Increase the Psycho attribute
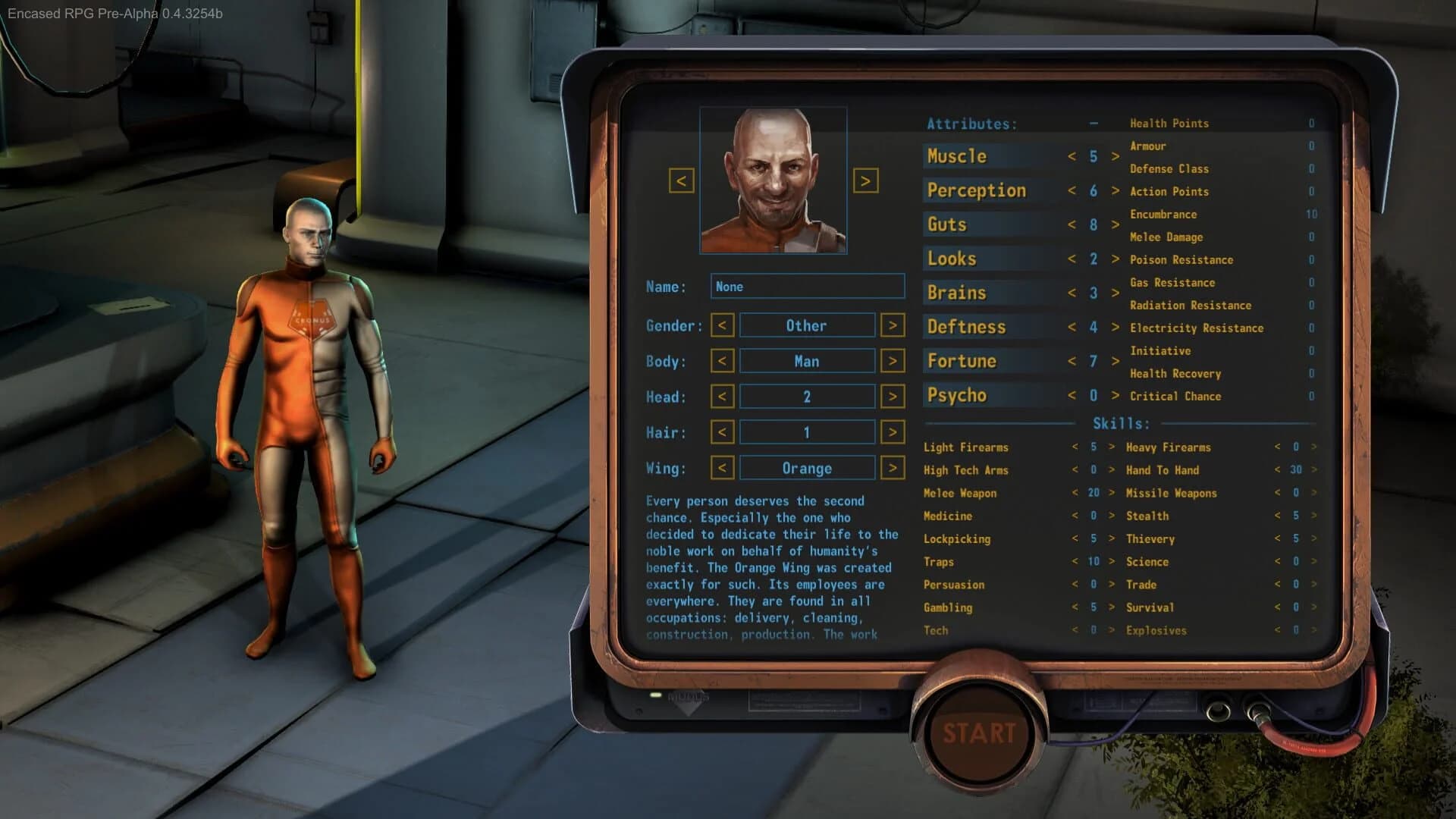The width and height of the screenshot is (1456, 819). pyautogui.click(x=1115, y=395)
